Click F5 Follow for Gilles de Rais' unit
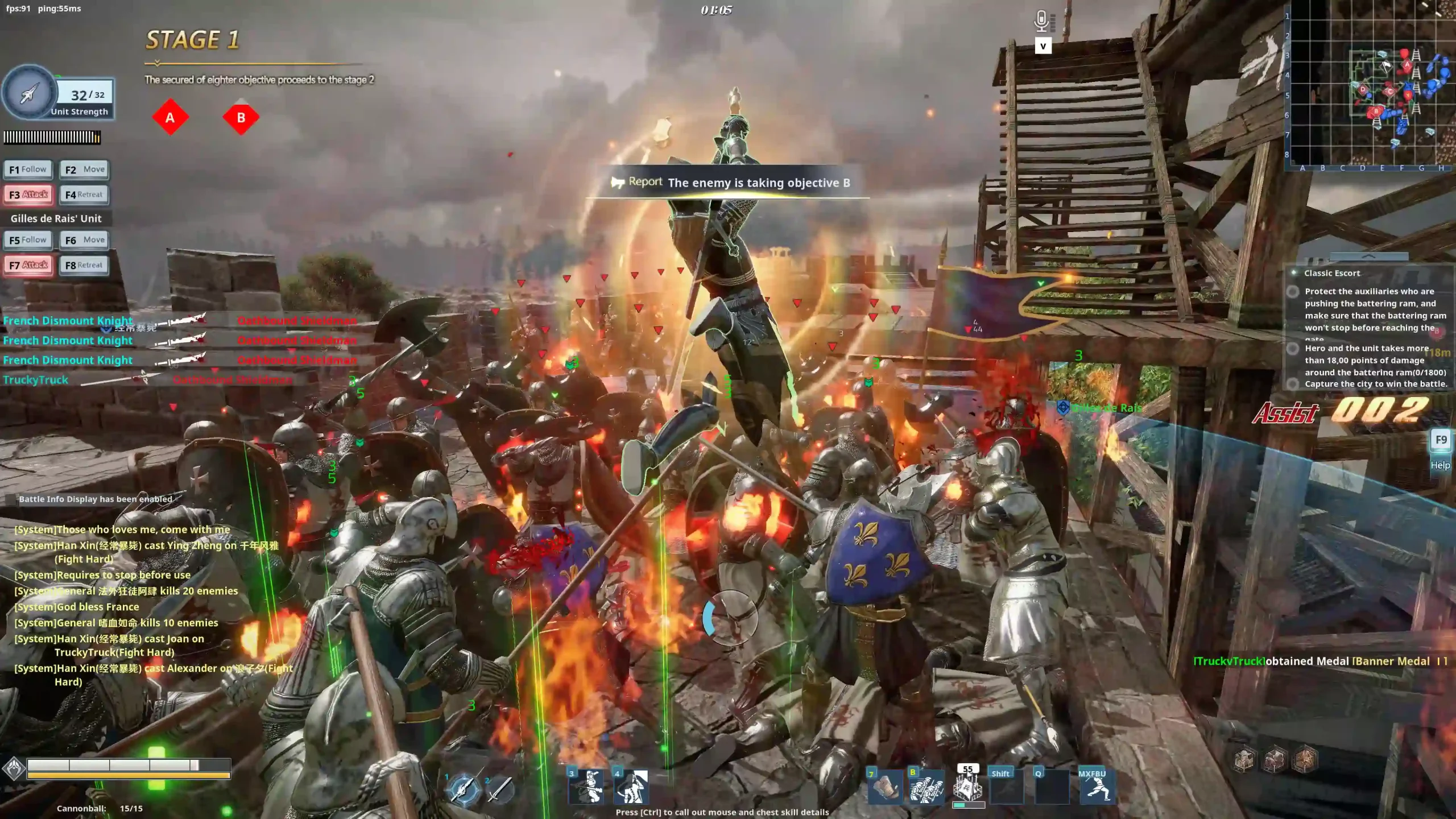This screenshot has width=1456, height=819. [x=28, y=240]
